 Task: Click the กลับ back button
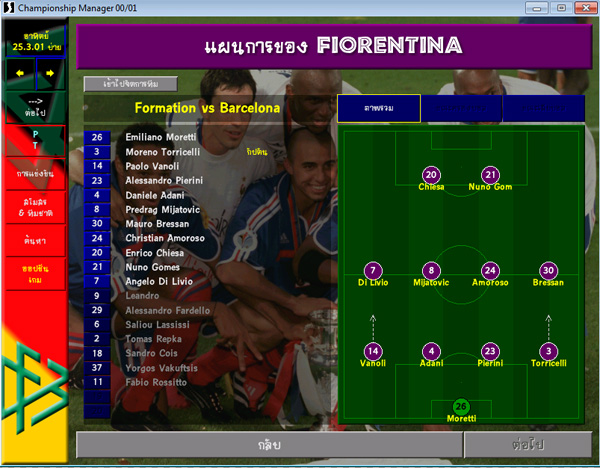(268, 443)
